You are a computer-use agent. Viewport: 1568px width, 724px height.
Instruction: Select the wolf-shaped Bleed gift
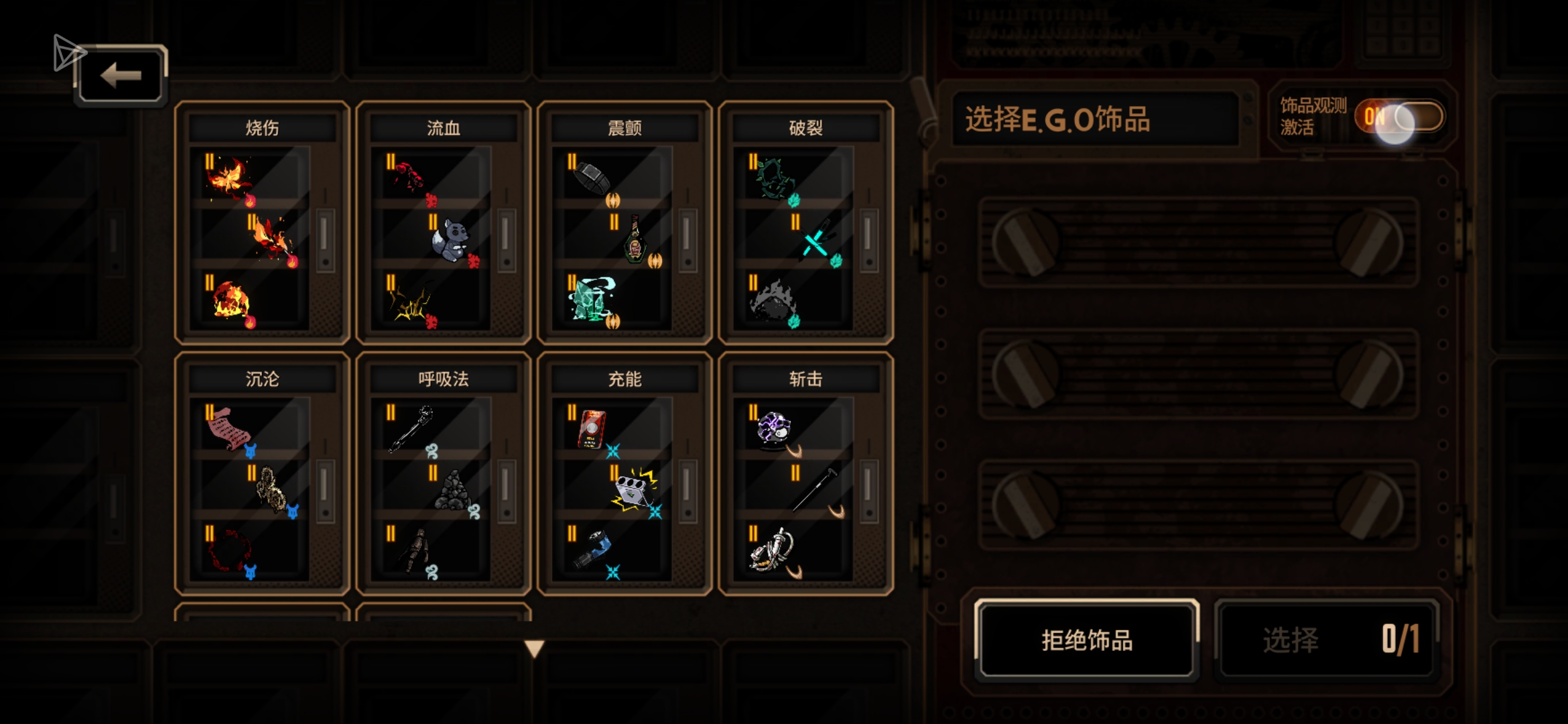pyautogui.click(x=450, y=240)
